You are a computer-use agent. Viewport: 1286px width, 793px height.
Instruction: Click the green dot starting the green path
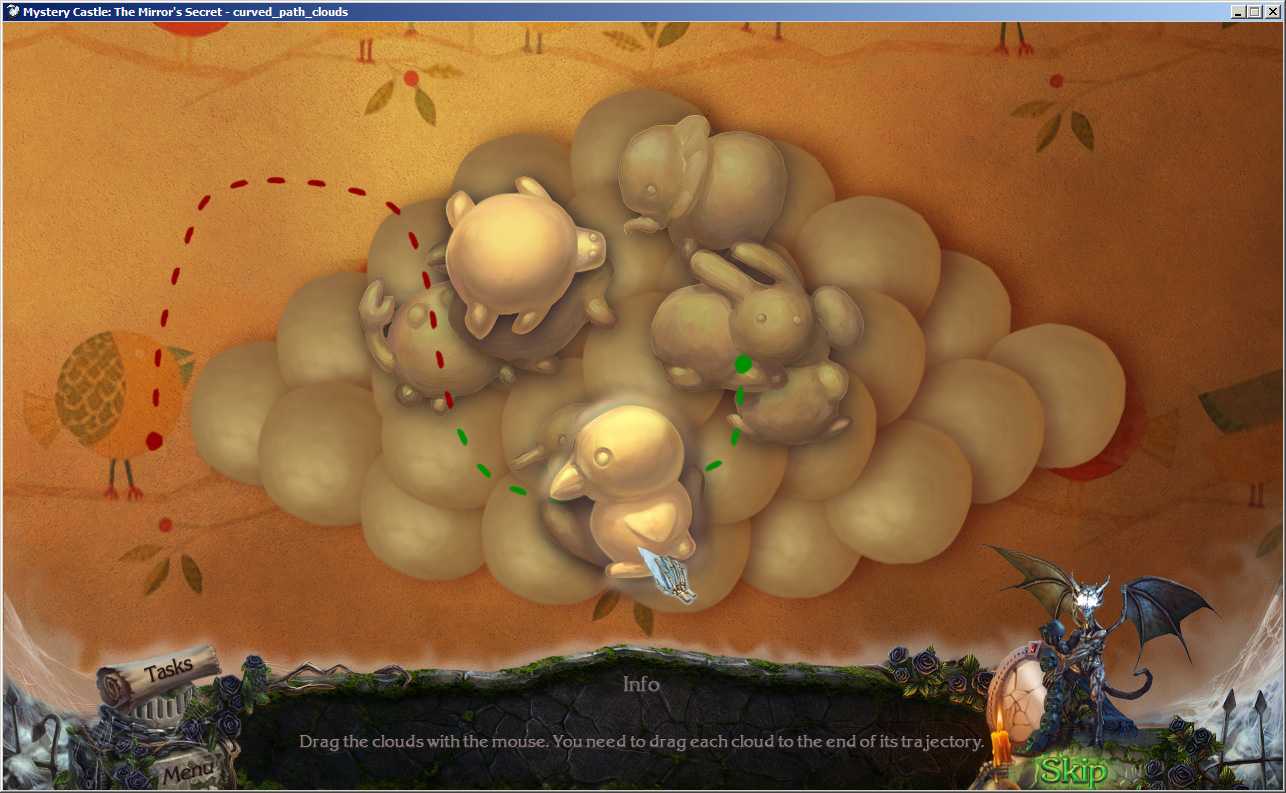tap(744, 363)
